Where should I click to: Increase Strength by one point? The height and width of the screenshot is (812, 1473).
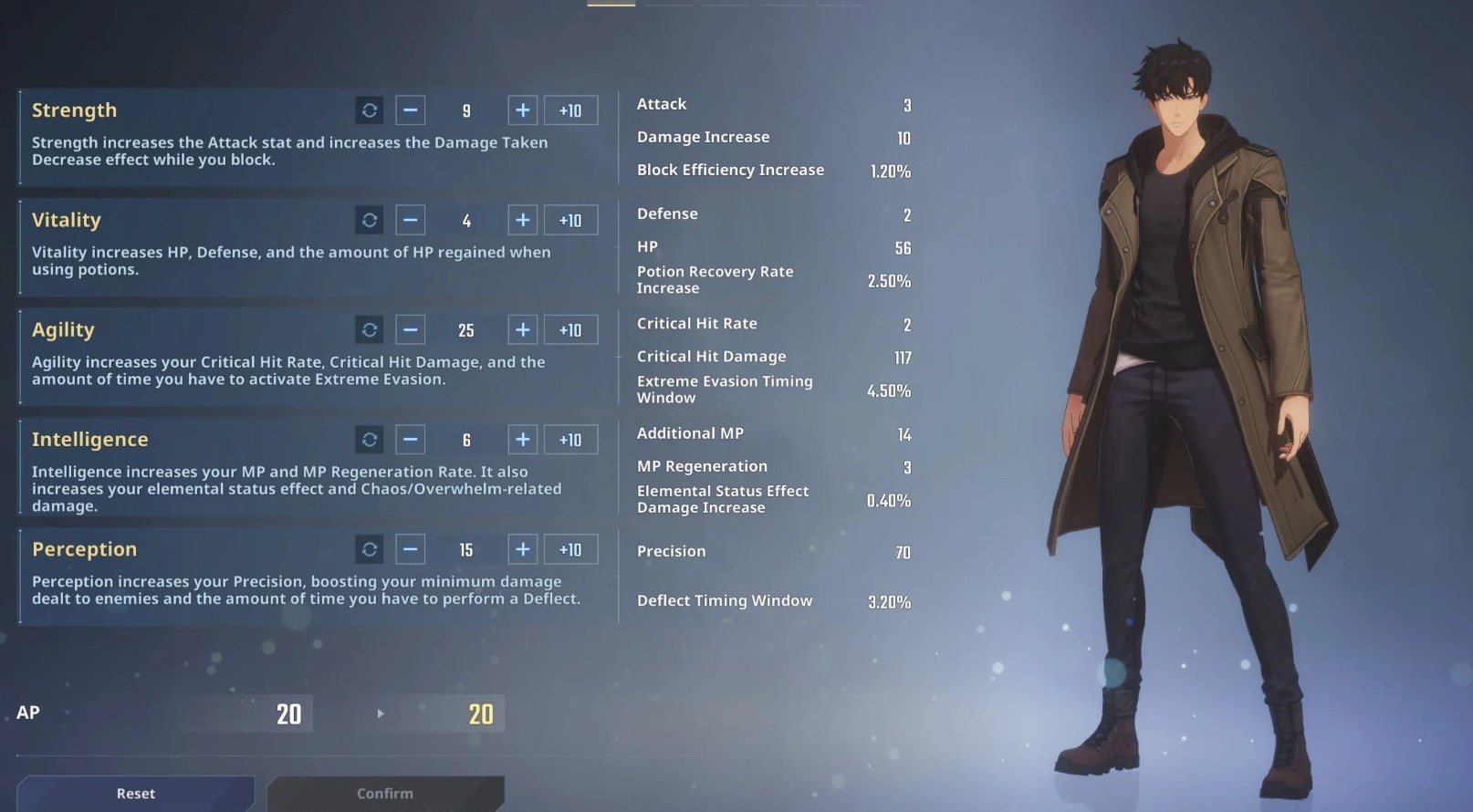point(523,110)
